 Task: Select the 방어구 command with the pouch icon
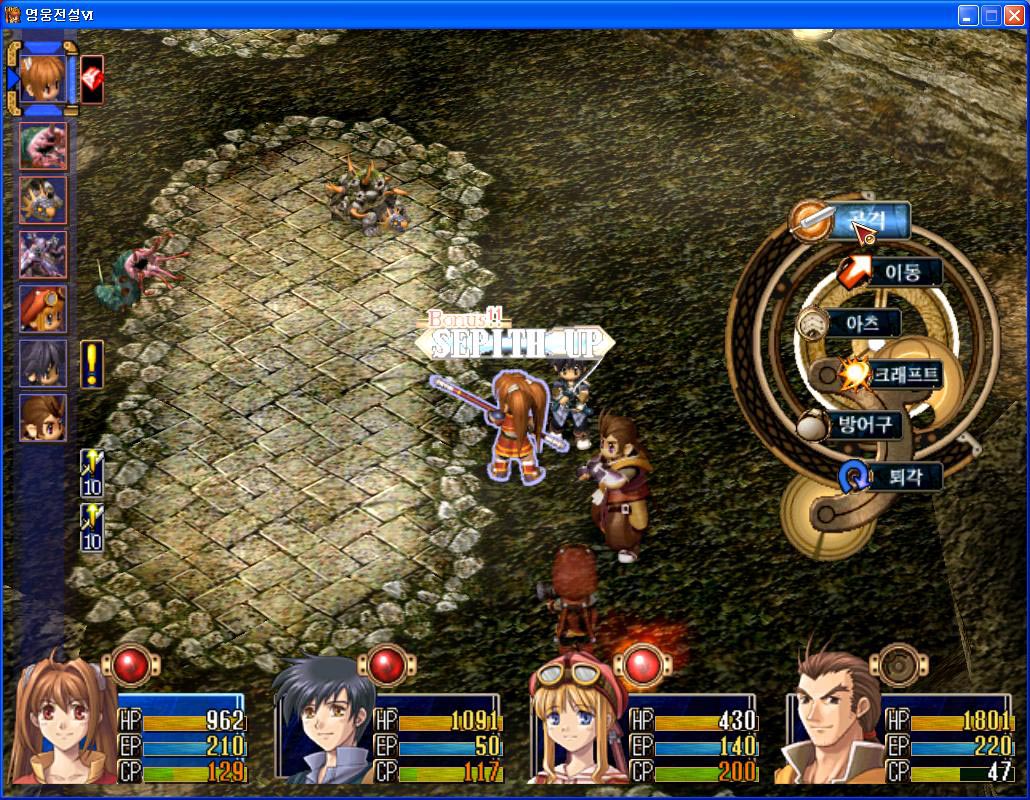(x=861, y=425)
